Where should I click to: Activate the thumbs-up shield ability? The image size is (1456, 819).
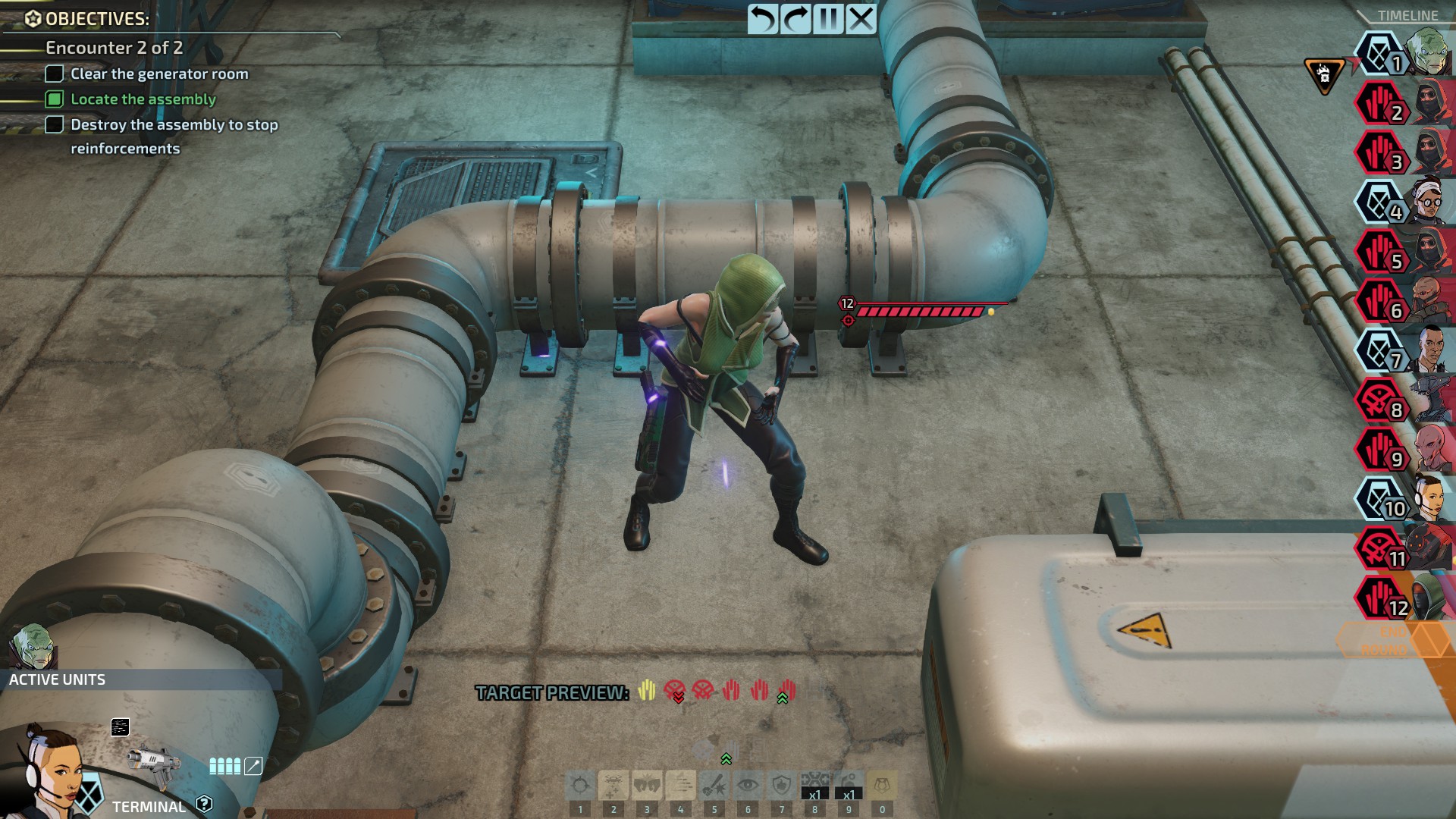781,786
